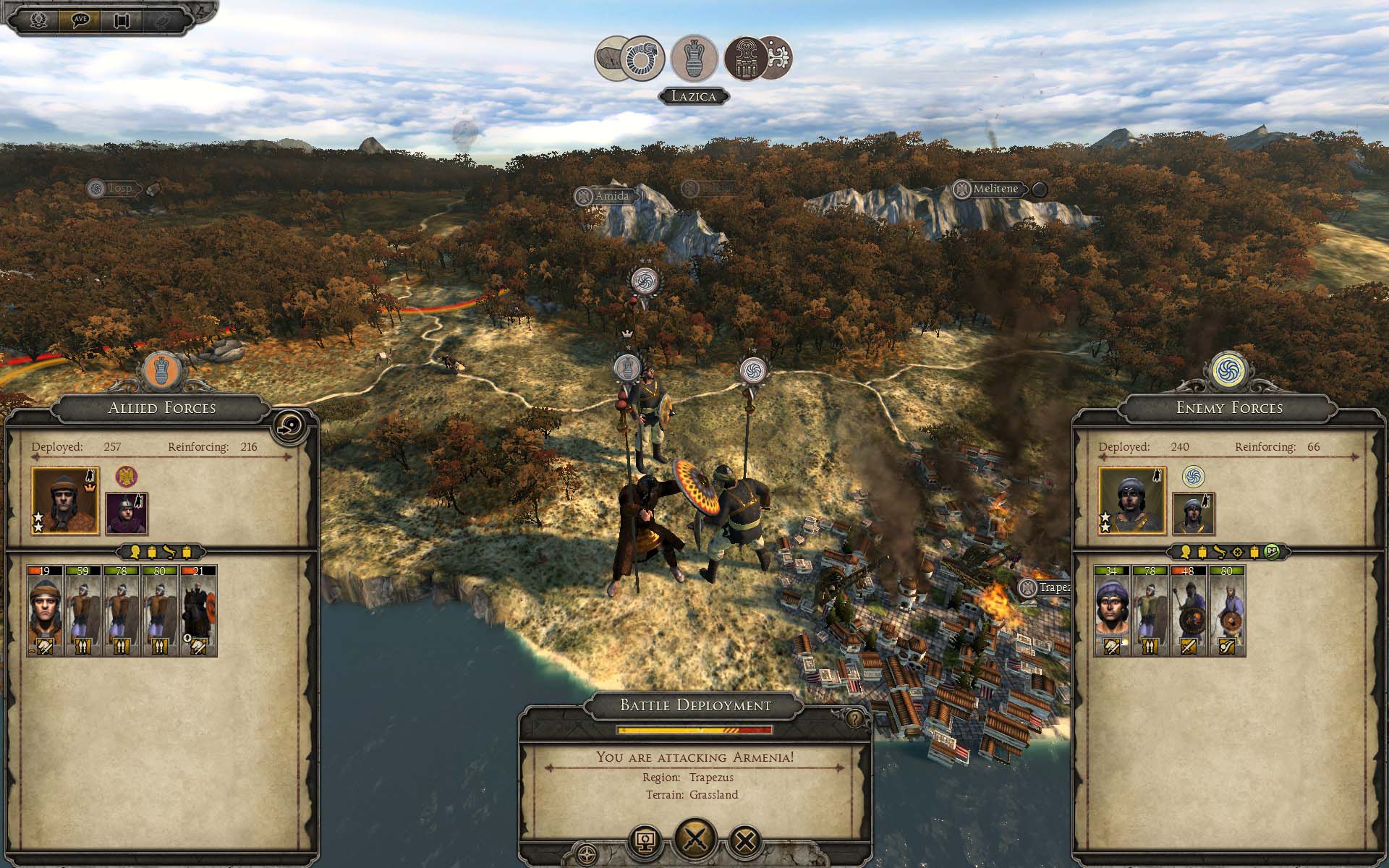Select the allied general's large portrait
Viewport: 1389px width, 868px height.
pos(65,501)
